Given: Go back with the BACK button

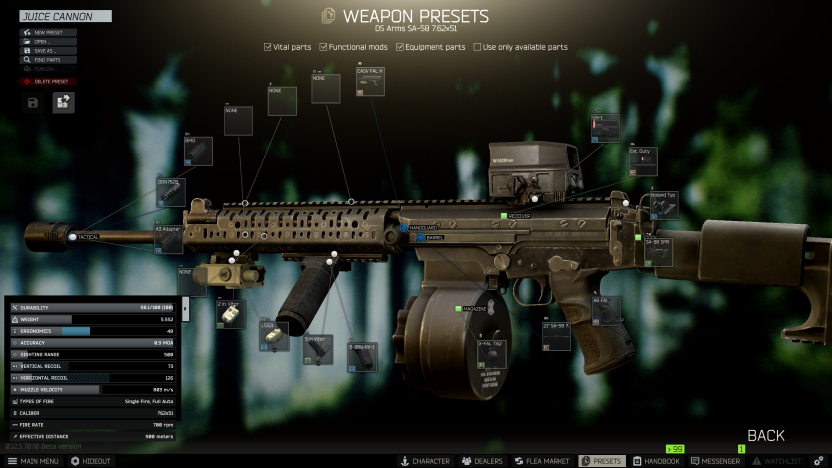Looking at the screenshot, I should (x=766, y=436).
